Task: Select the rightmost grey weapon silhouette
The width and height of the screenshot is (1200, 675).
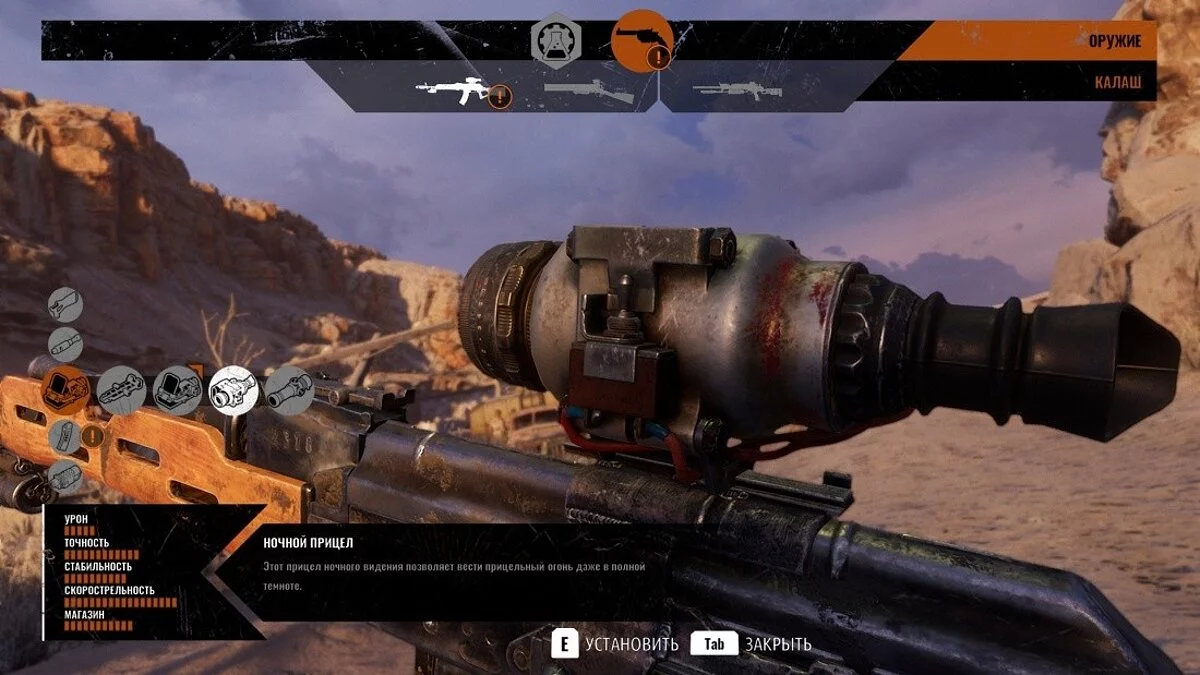Action: 736,90
